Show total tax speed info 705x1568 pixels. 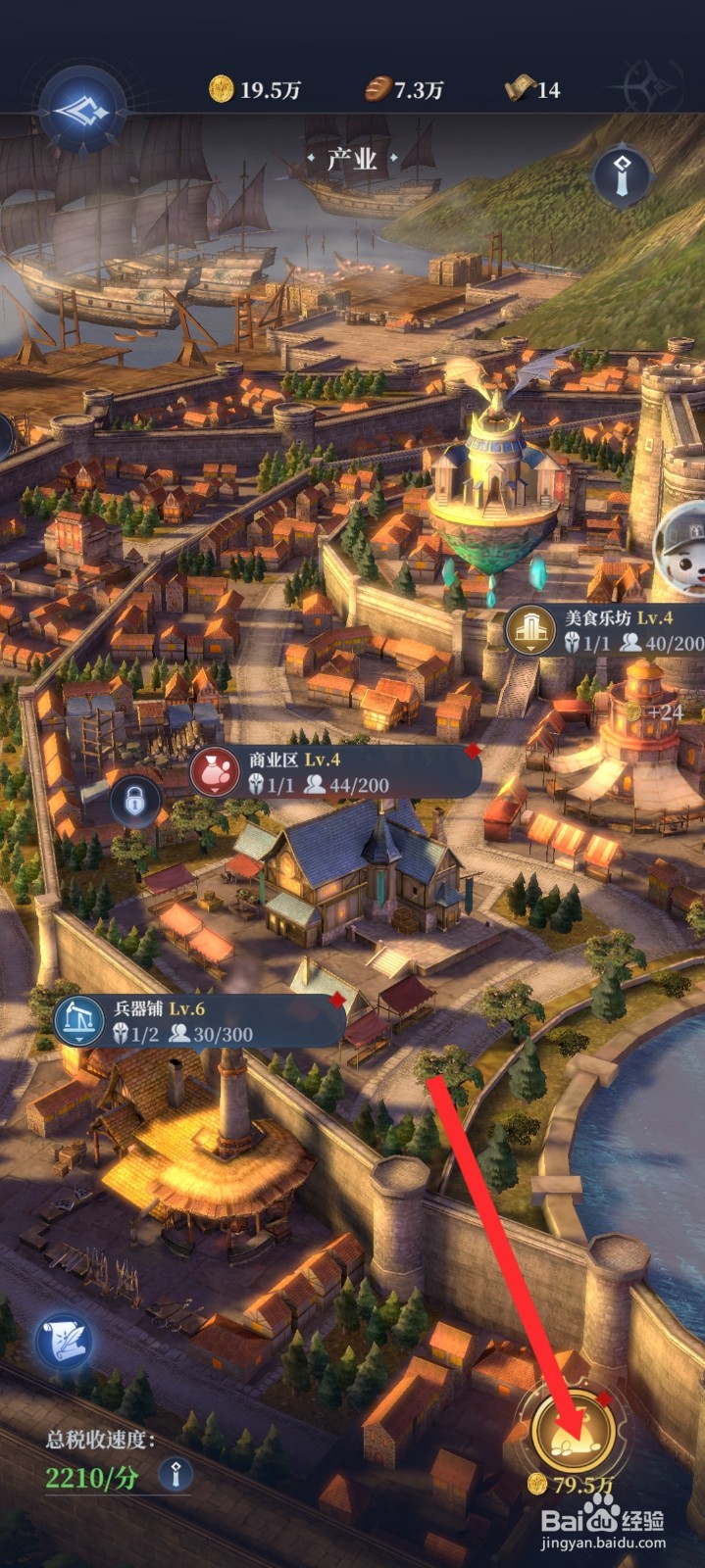[x=176, y=1474]
